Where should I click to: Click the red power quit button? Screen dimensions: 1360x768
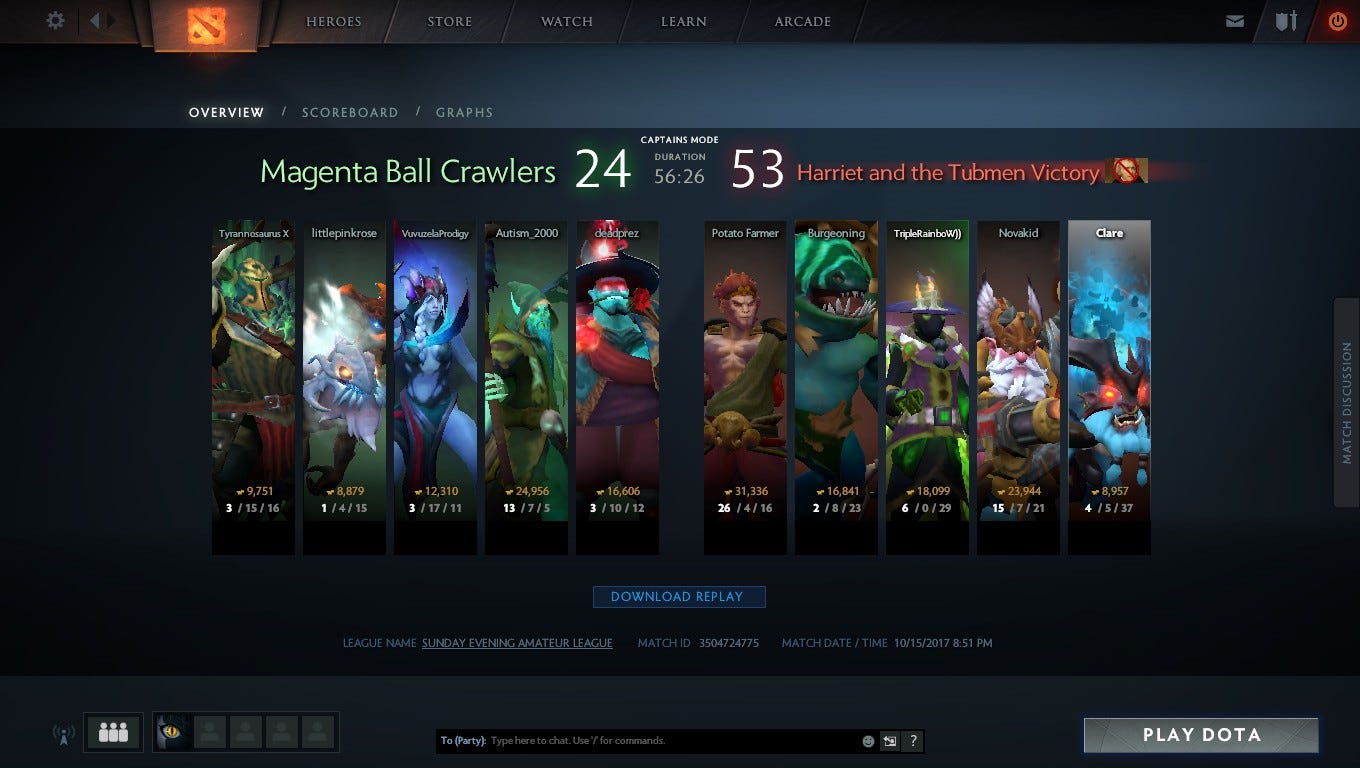coord(1337,21)
